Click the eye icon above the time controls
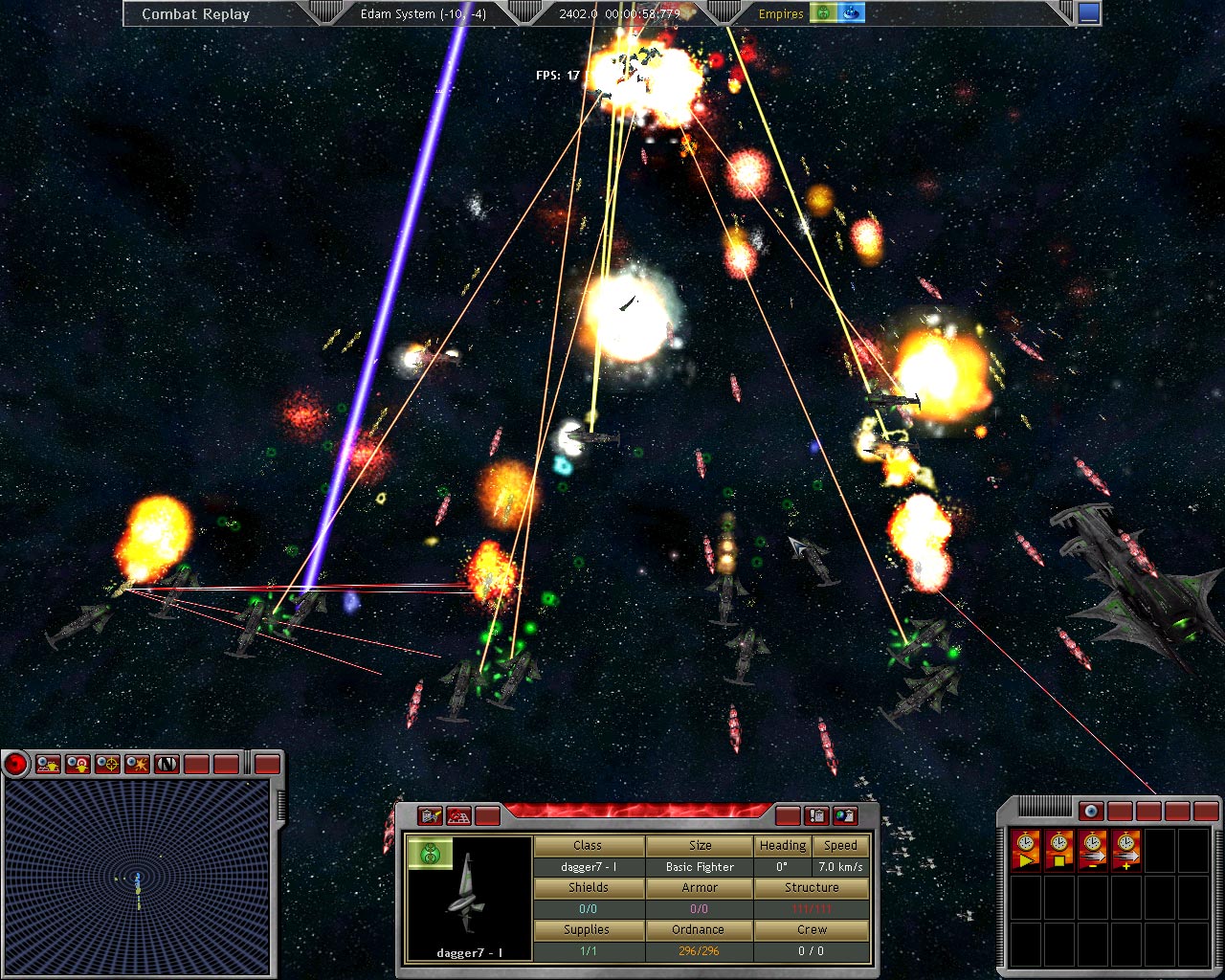 [x=1090, y=812]
